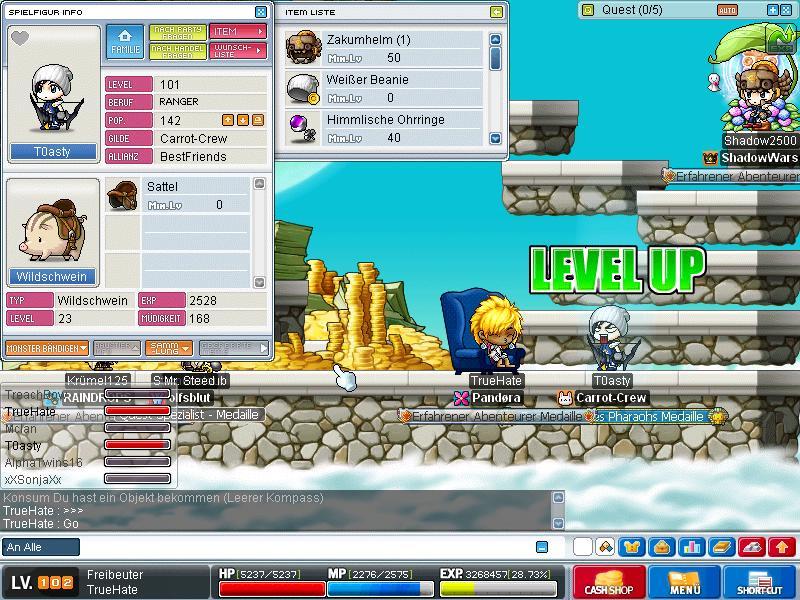The image size is (800, 600).
Task: Open the Sammlung dropdown
Action: (x=167, y=348)
